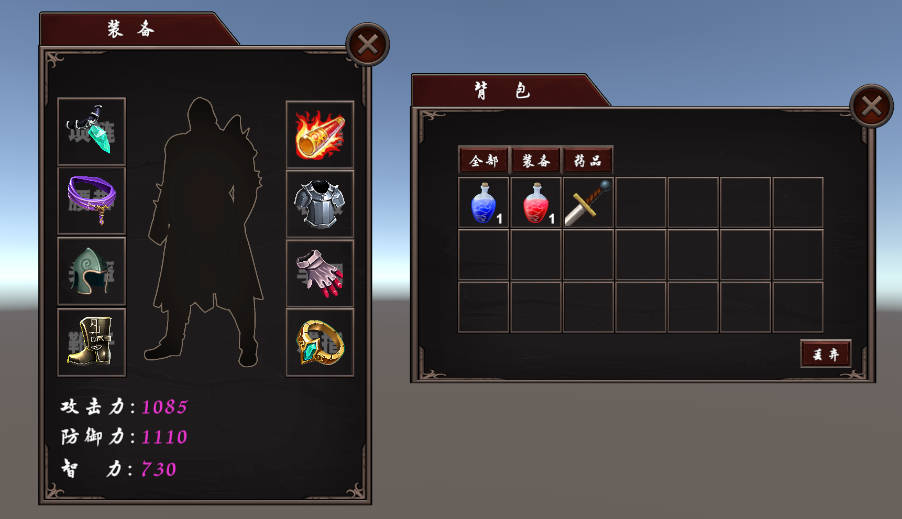Select the equipped purple belt slot

tap(92, 200)
